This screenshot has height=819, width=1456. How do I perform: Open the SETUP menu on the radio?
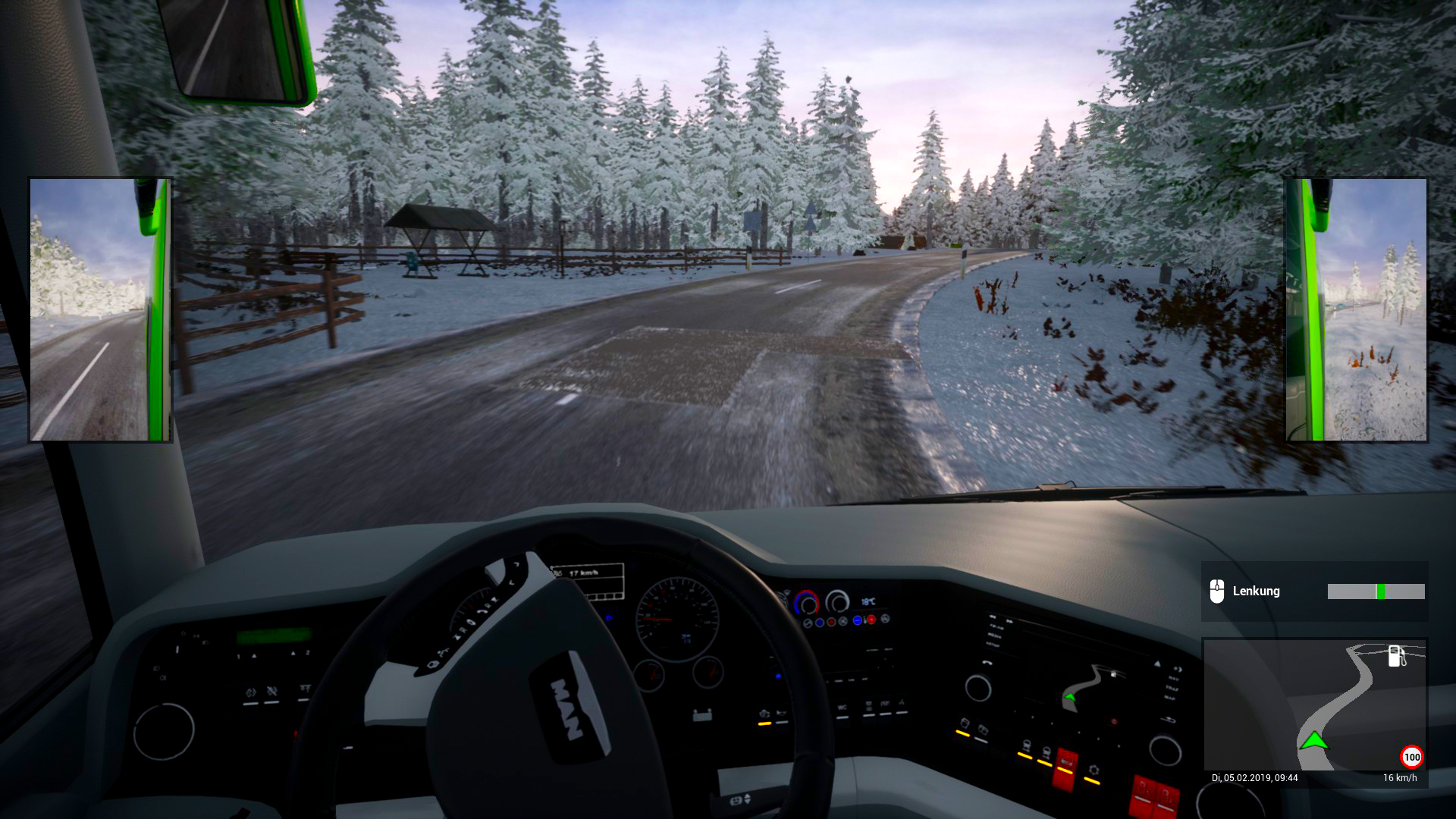[x=993, y=645]
